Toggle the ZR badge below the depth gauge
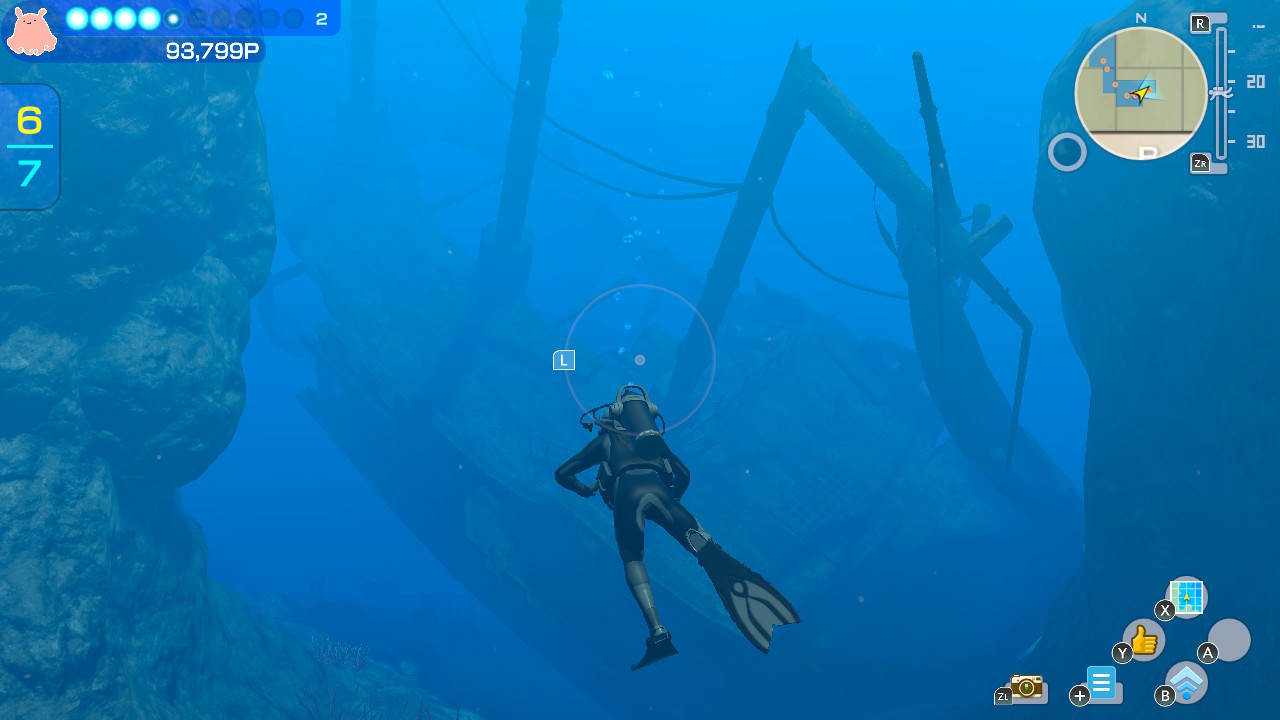The image size is (1280, 720). [1199, 161]
